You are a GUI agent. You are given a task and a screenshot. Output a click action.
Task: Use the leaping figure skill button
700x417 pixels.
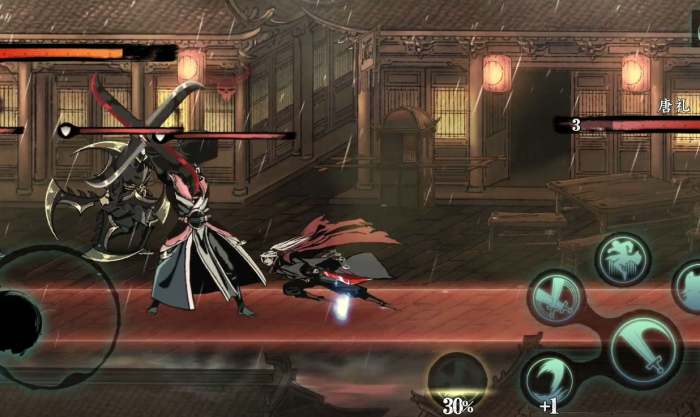pyautogui.click(x=623, y=259)
